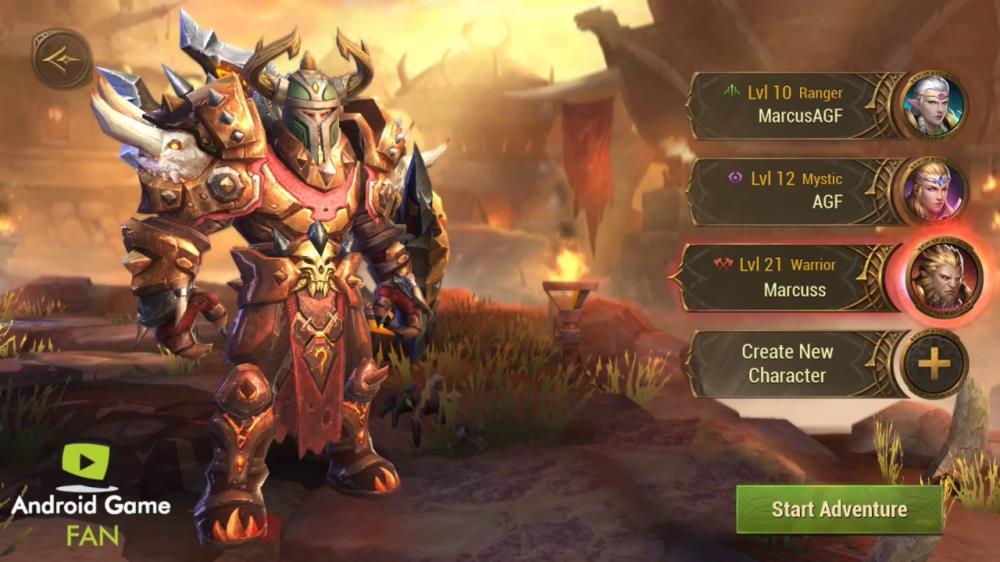The height and width of the screenshot is (562, 1000).
Task: Select the Mystic character portrait
Action: 934,191
